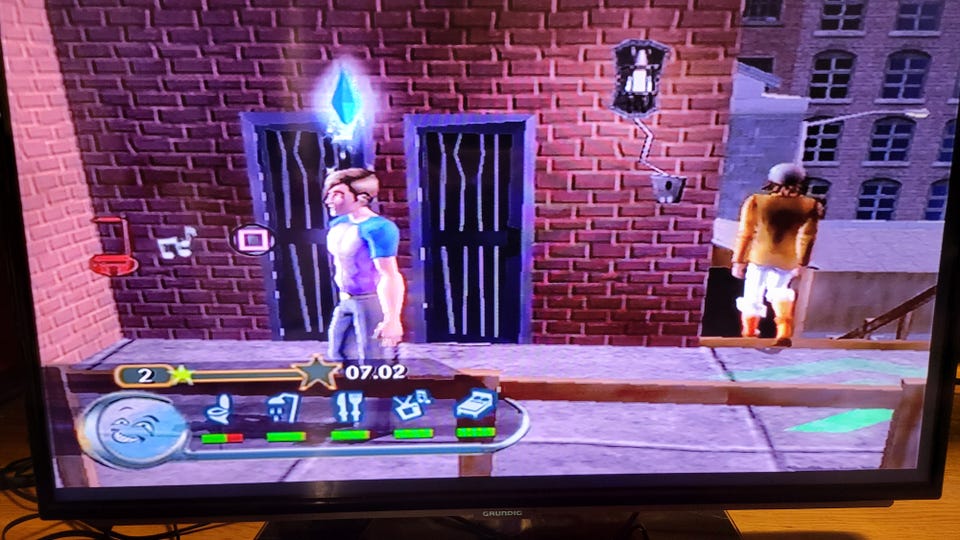Screen dimensions: 960x540
Task: Select the bed energy need icon
Action: pos(475,405)
